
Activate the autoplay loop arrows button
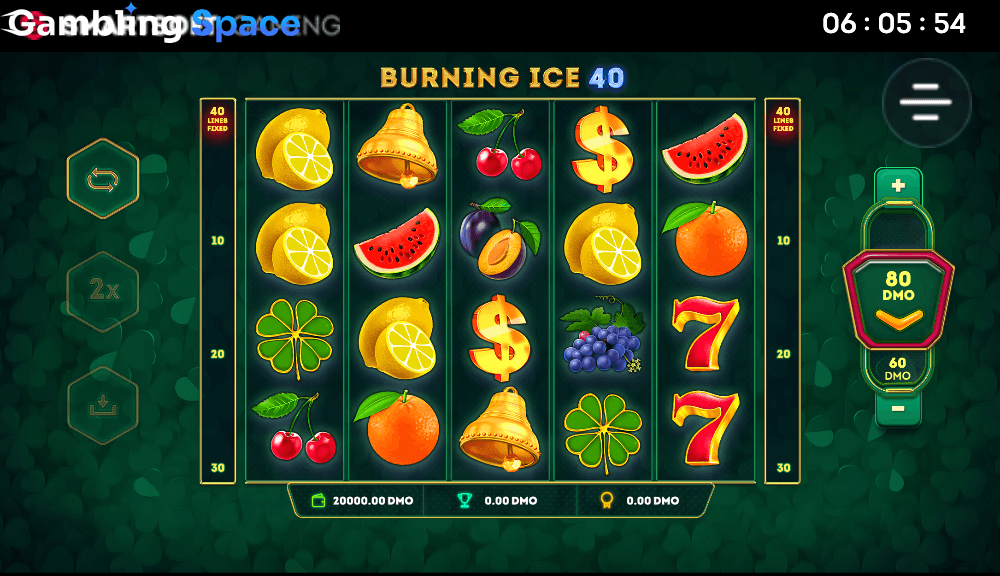coord(103,179)
